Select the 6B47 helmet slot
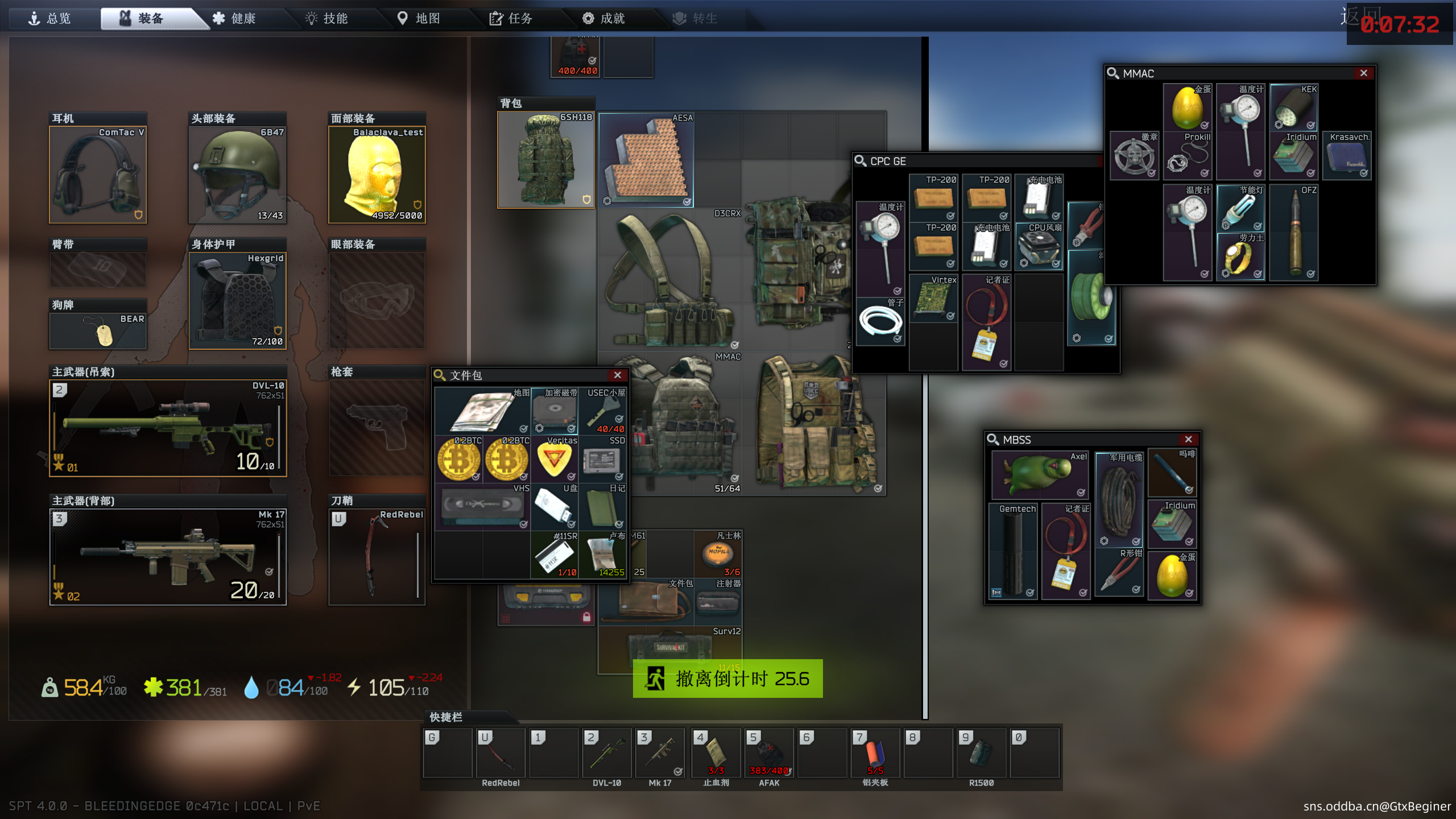The image size is (1456, 819). [237, 175]
